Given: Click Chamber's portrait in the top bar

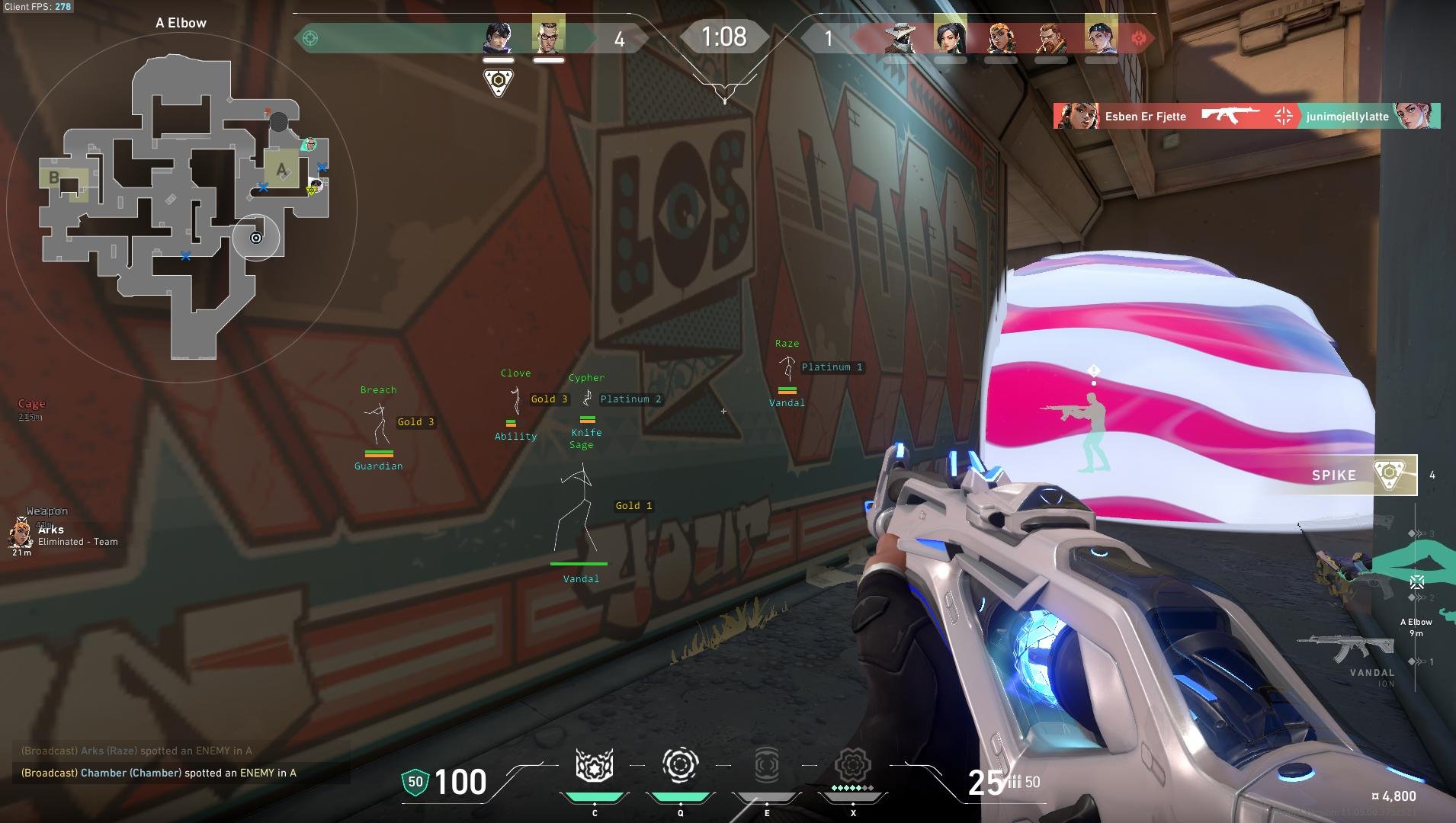Looking at the screenshot, I should 548,35.
